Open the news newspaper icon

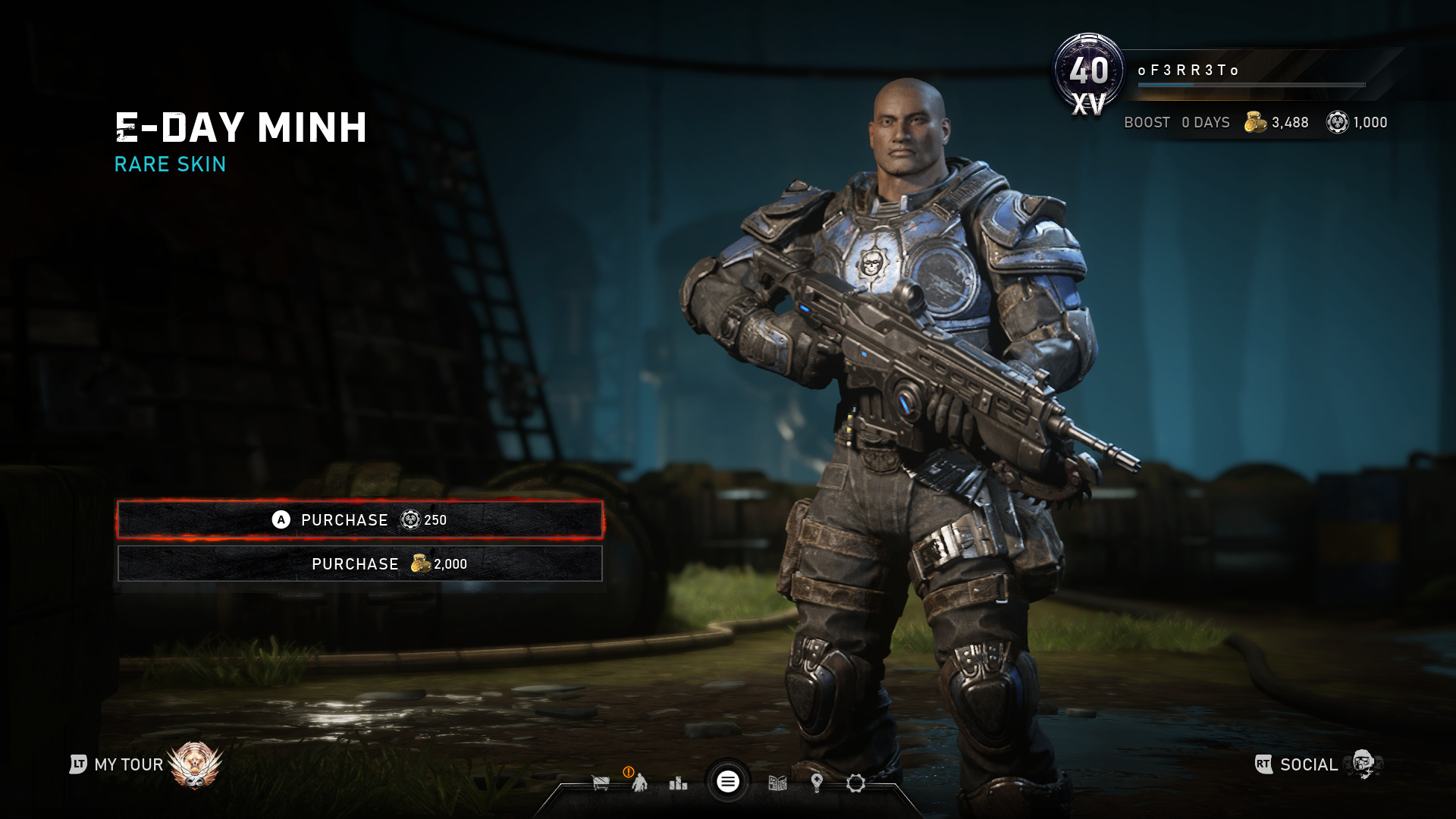pos(777,783)
